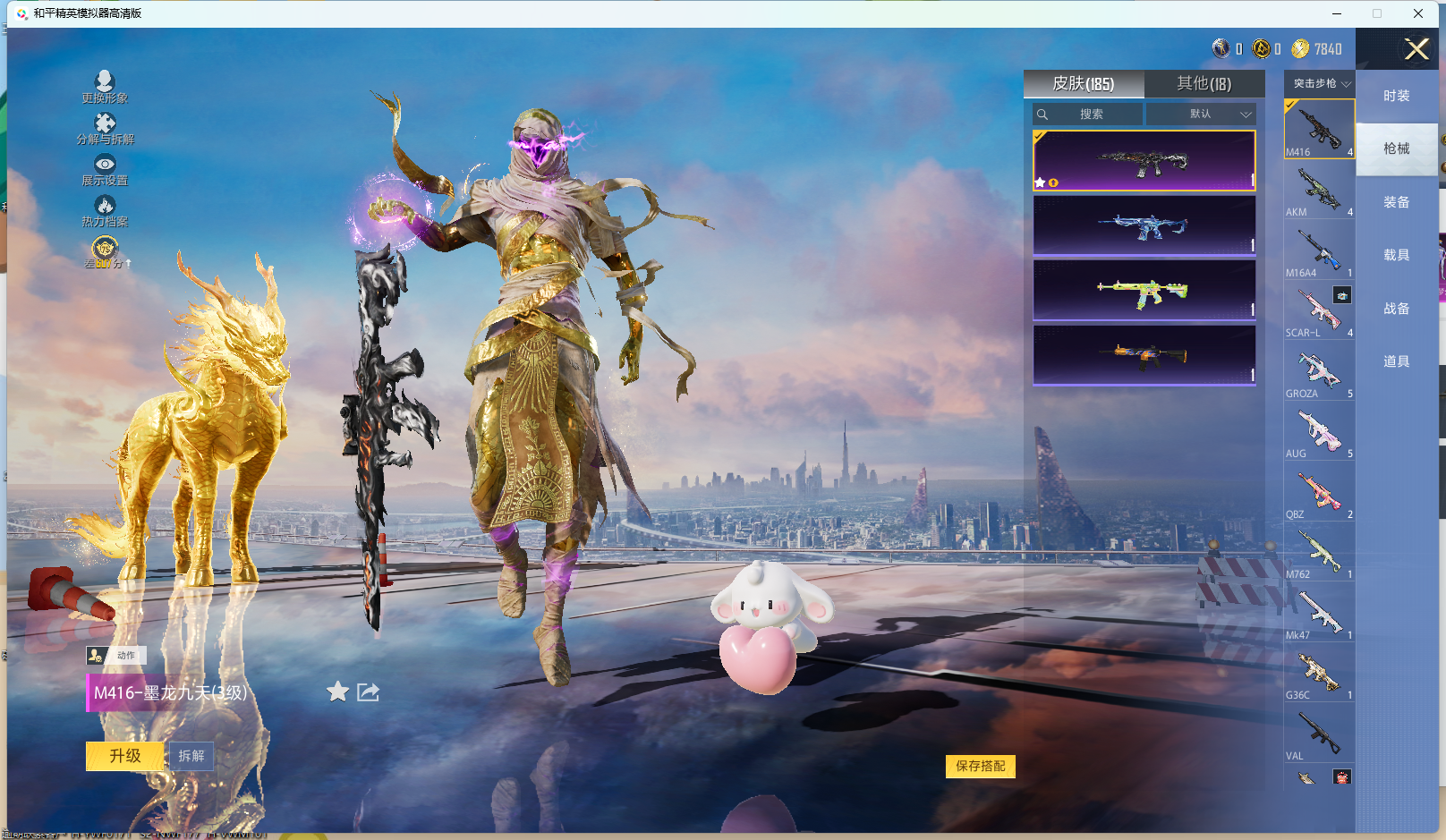Viewport: 1446px width, 840px height.
Task: Choose the GROZA weapon slot
Action: coord(1319,371)
